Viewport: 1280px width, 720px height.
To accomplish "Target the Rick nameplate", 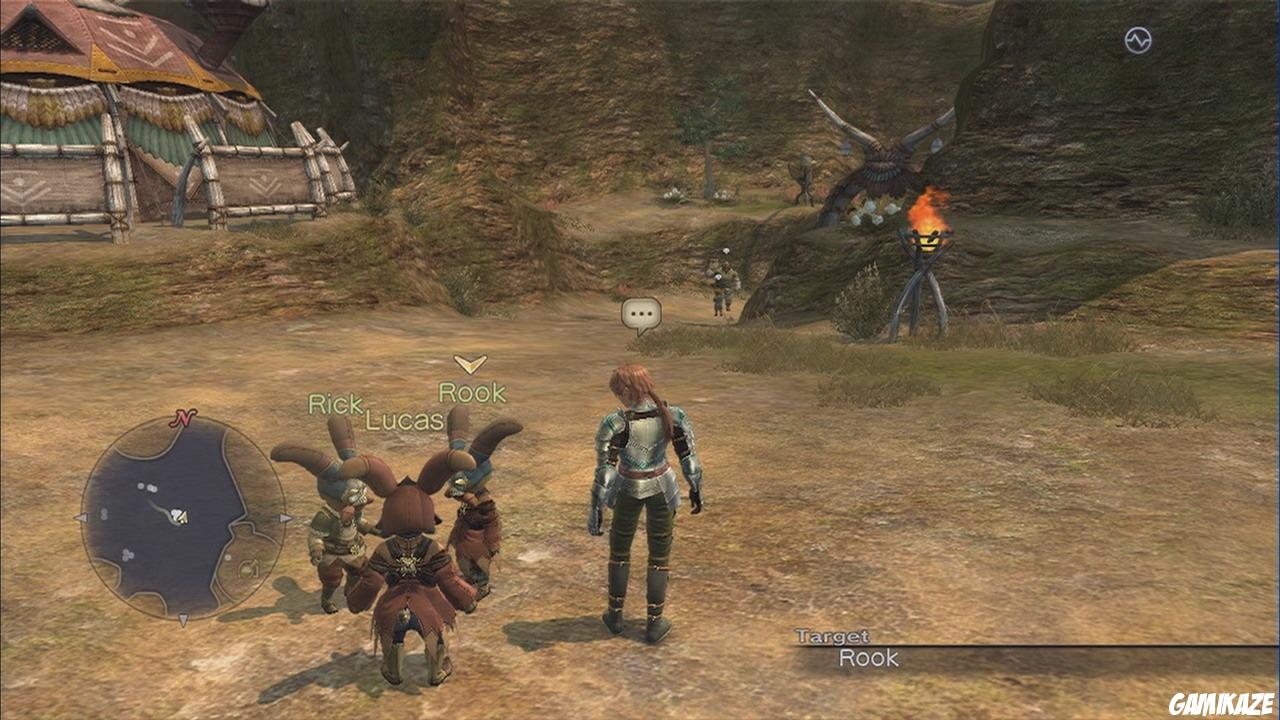I will (335, 404).
